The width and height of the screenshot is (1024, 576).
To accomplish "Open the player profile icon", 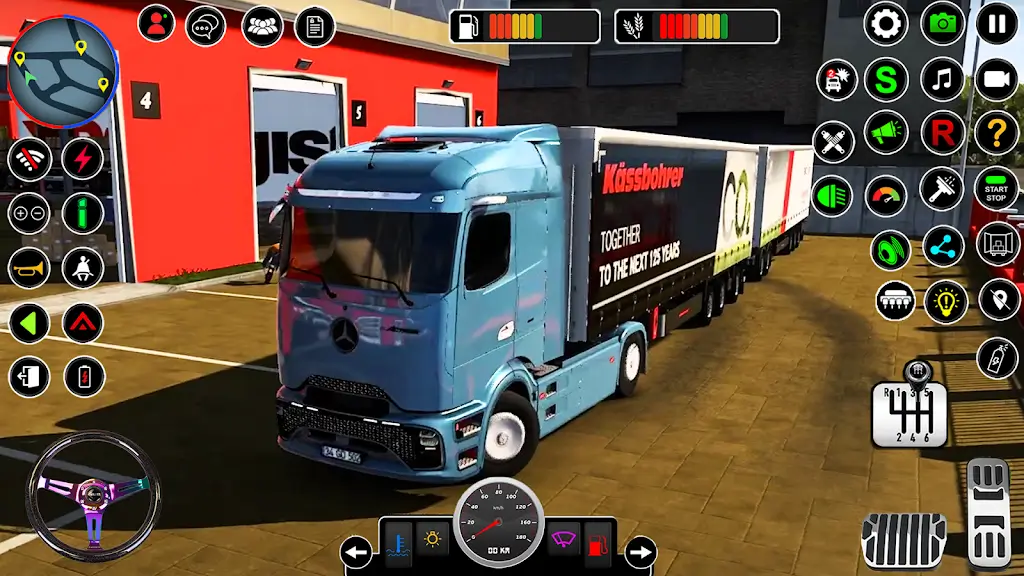I will pos(156,24).
